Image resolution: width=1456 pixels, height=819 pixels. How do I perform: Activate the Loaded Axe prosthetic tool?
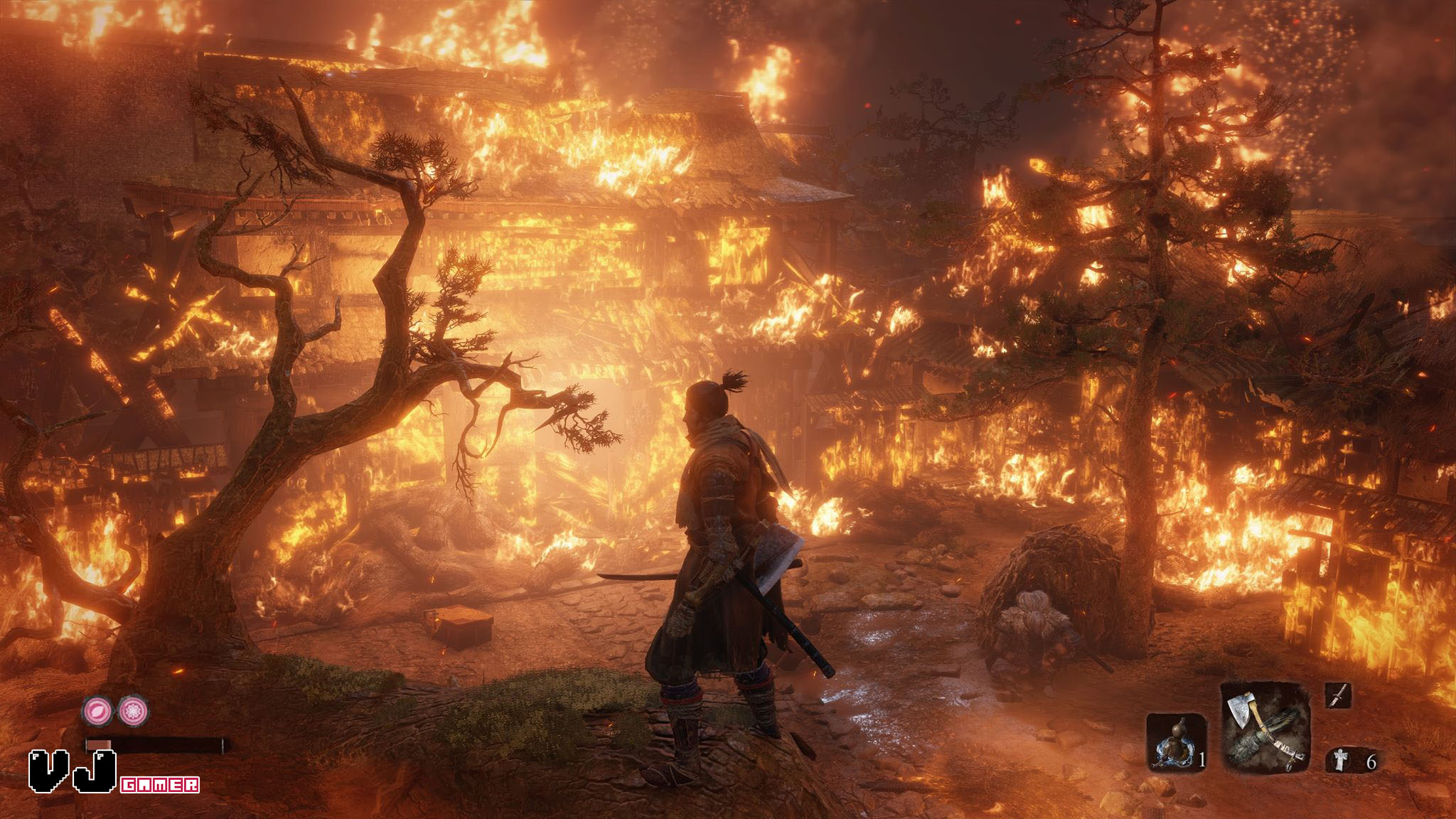pos(1266,727)
